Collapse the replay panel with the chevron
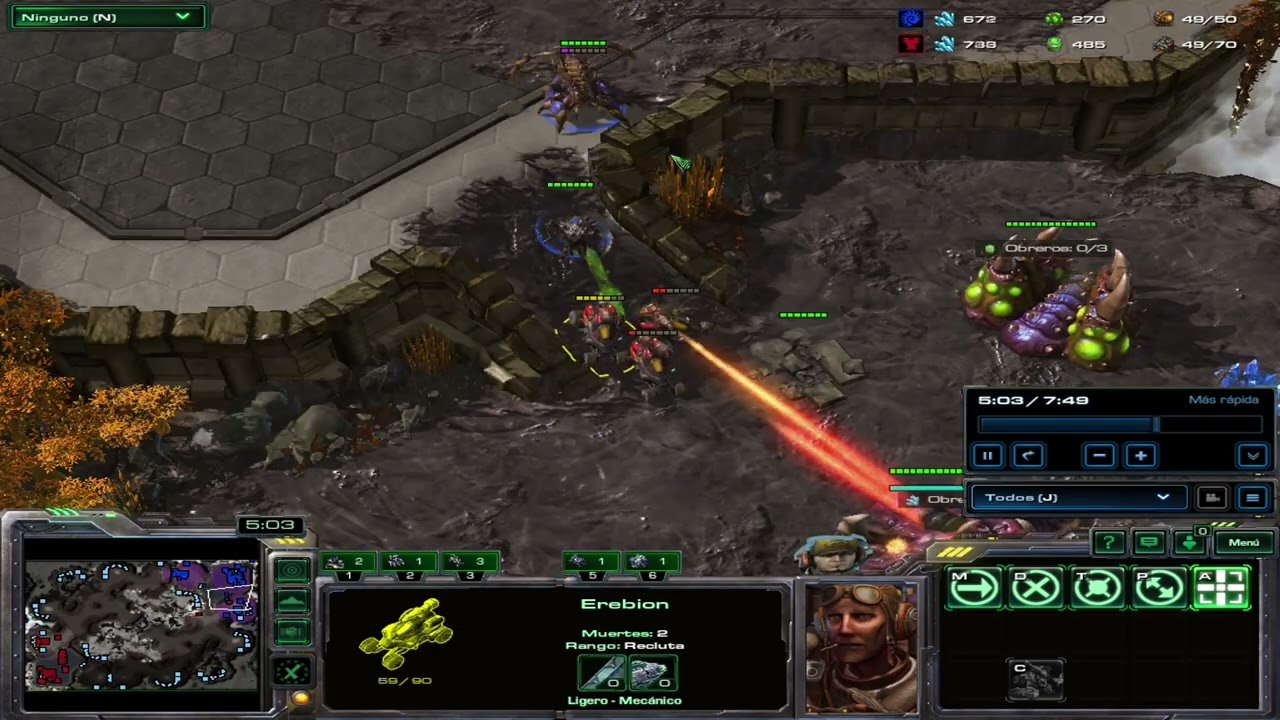Viewport: 1280px width, 720px height. pyautogui.click(x=1253, y=456)
